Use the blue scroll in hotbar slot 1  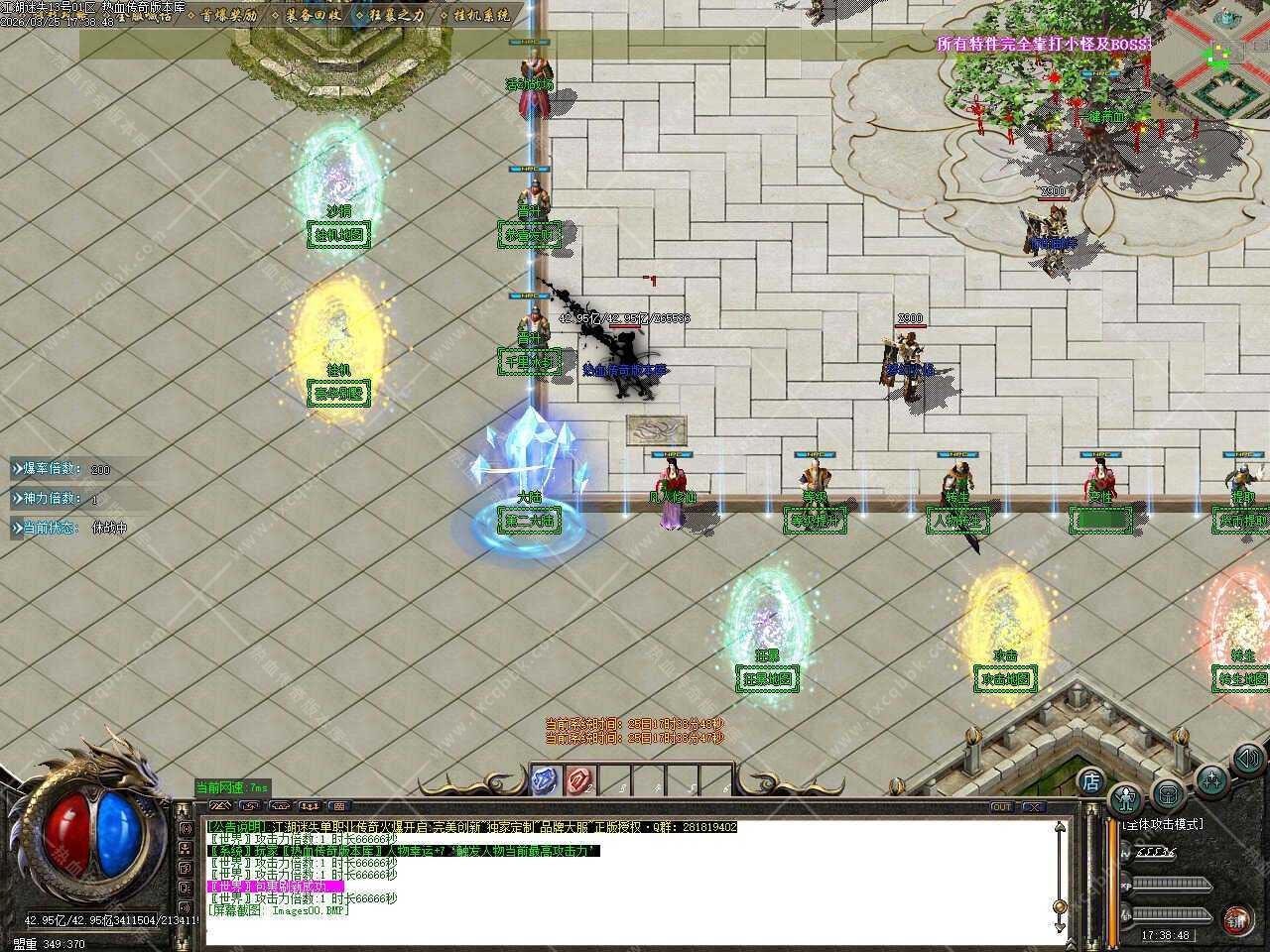tap(544, 781)
